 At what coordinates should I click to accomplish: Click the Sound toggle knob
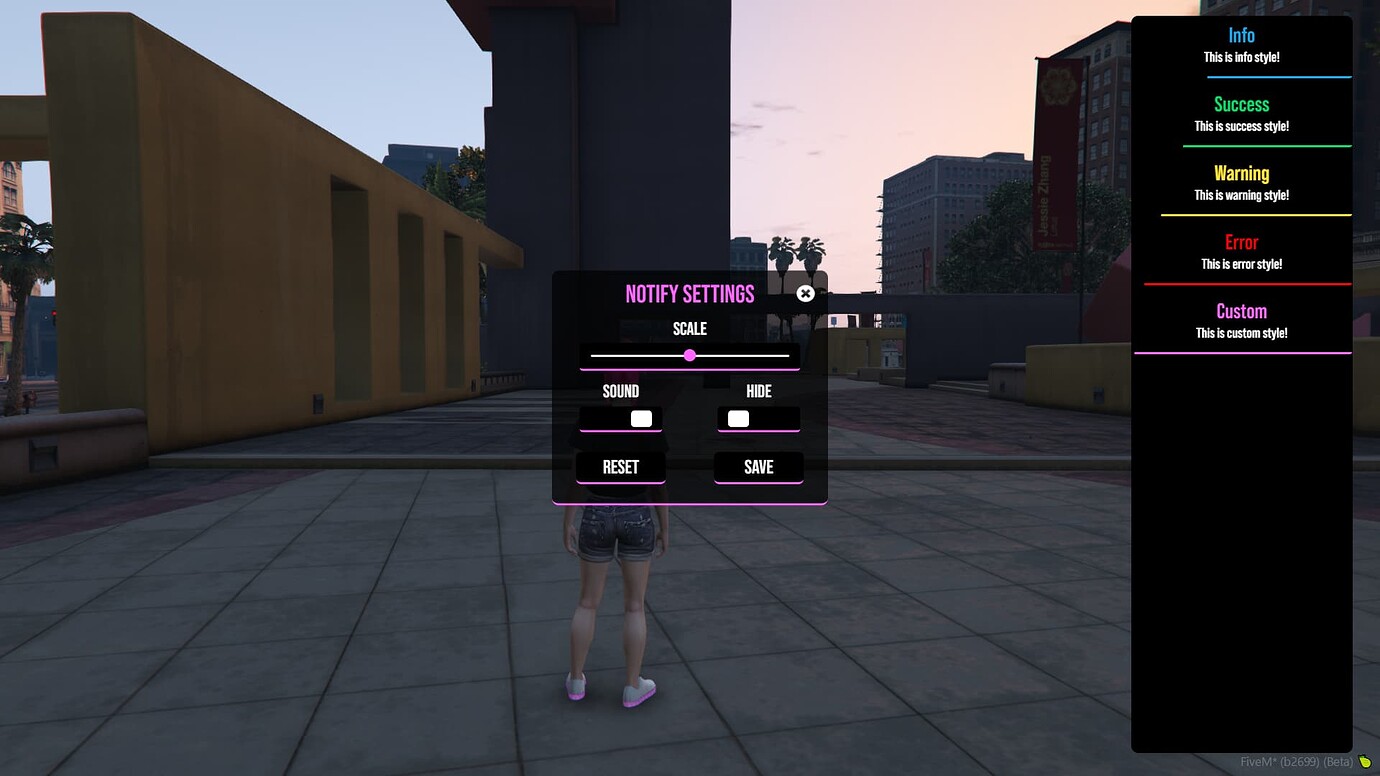coord(640,418)
